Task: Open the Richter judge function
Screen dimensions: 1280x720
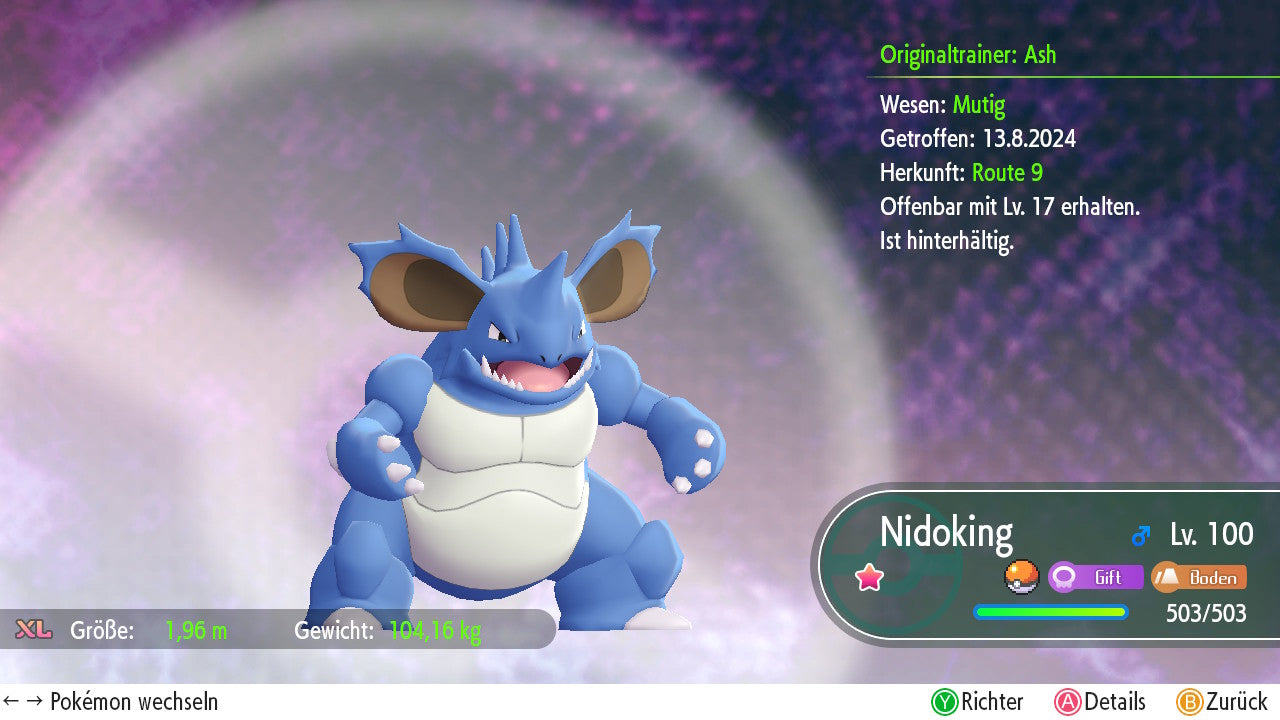Action: point(977,702)
